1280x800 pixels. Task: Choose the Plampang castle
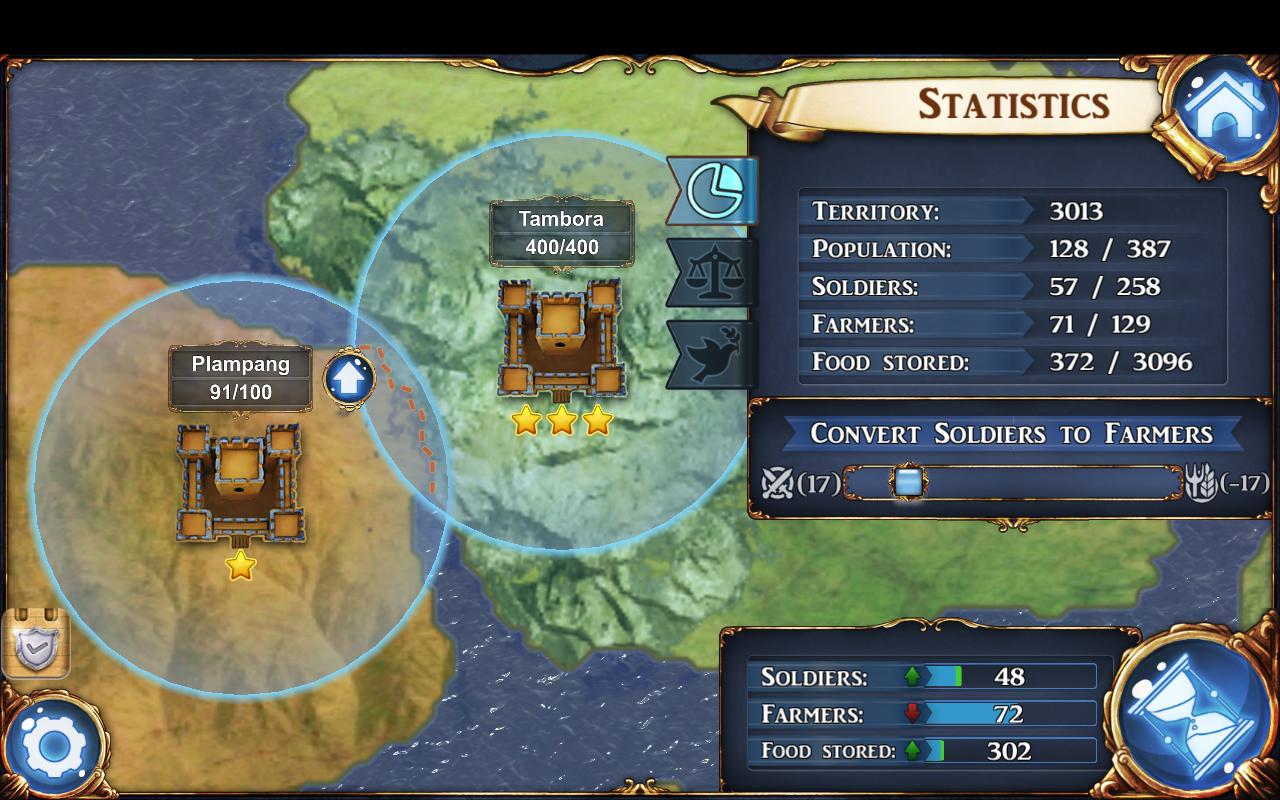pos(240,484)
